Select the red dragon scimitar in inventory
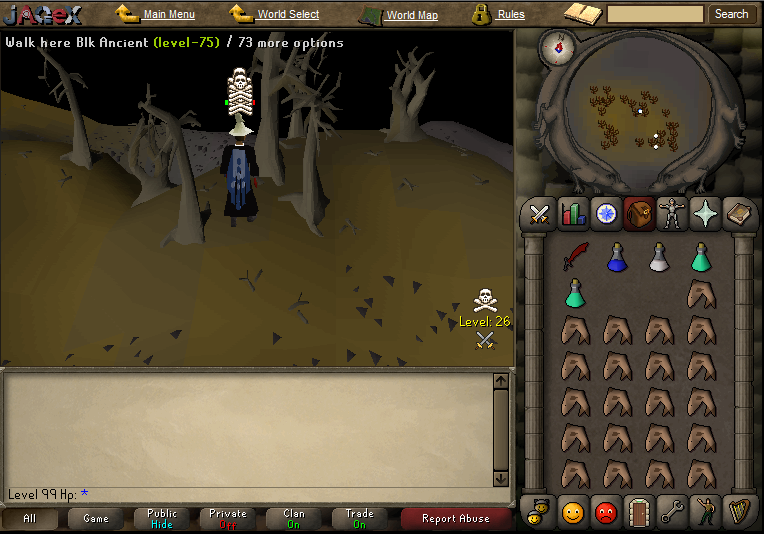Viewport: 764px width, 534px height. click(x=575, y=257)
